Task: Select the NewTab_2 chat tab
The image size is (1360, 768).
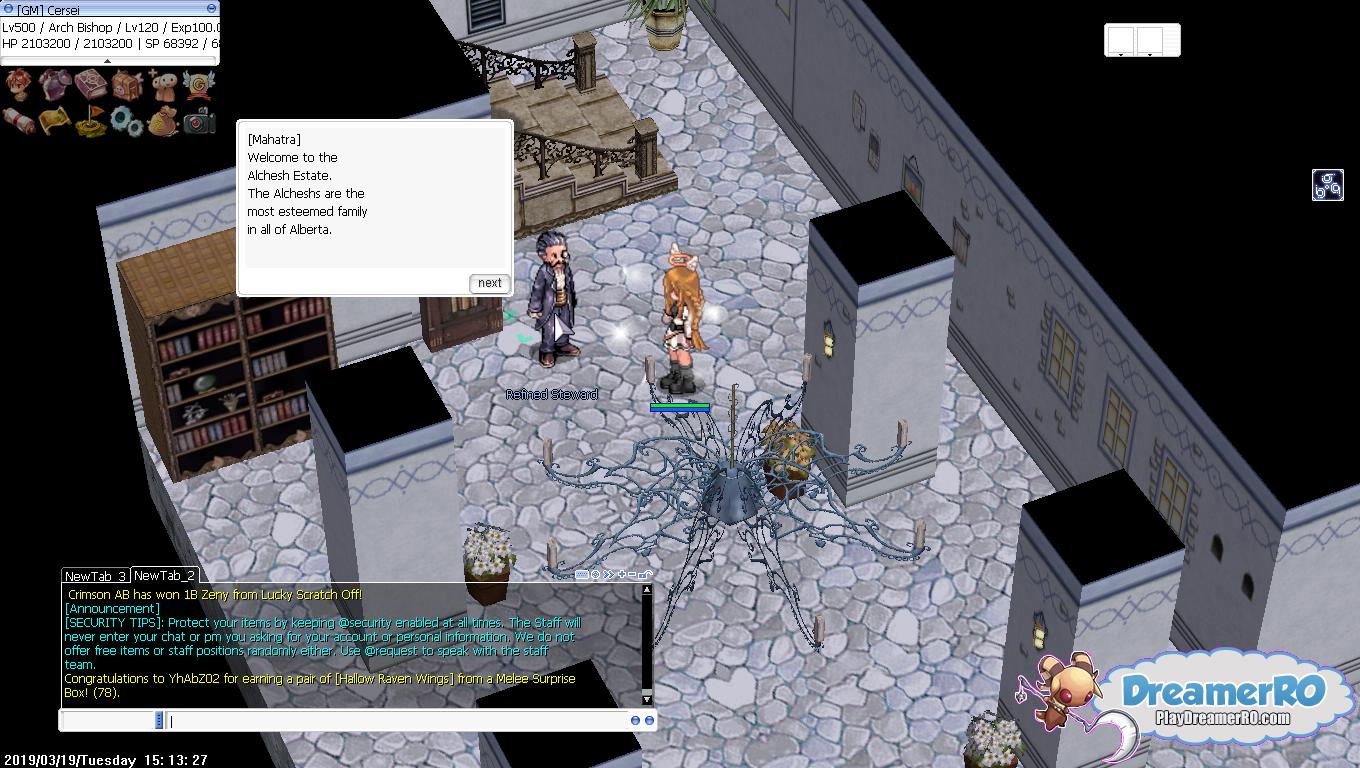Action: (x=164, y=575)
